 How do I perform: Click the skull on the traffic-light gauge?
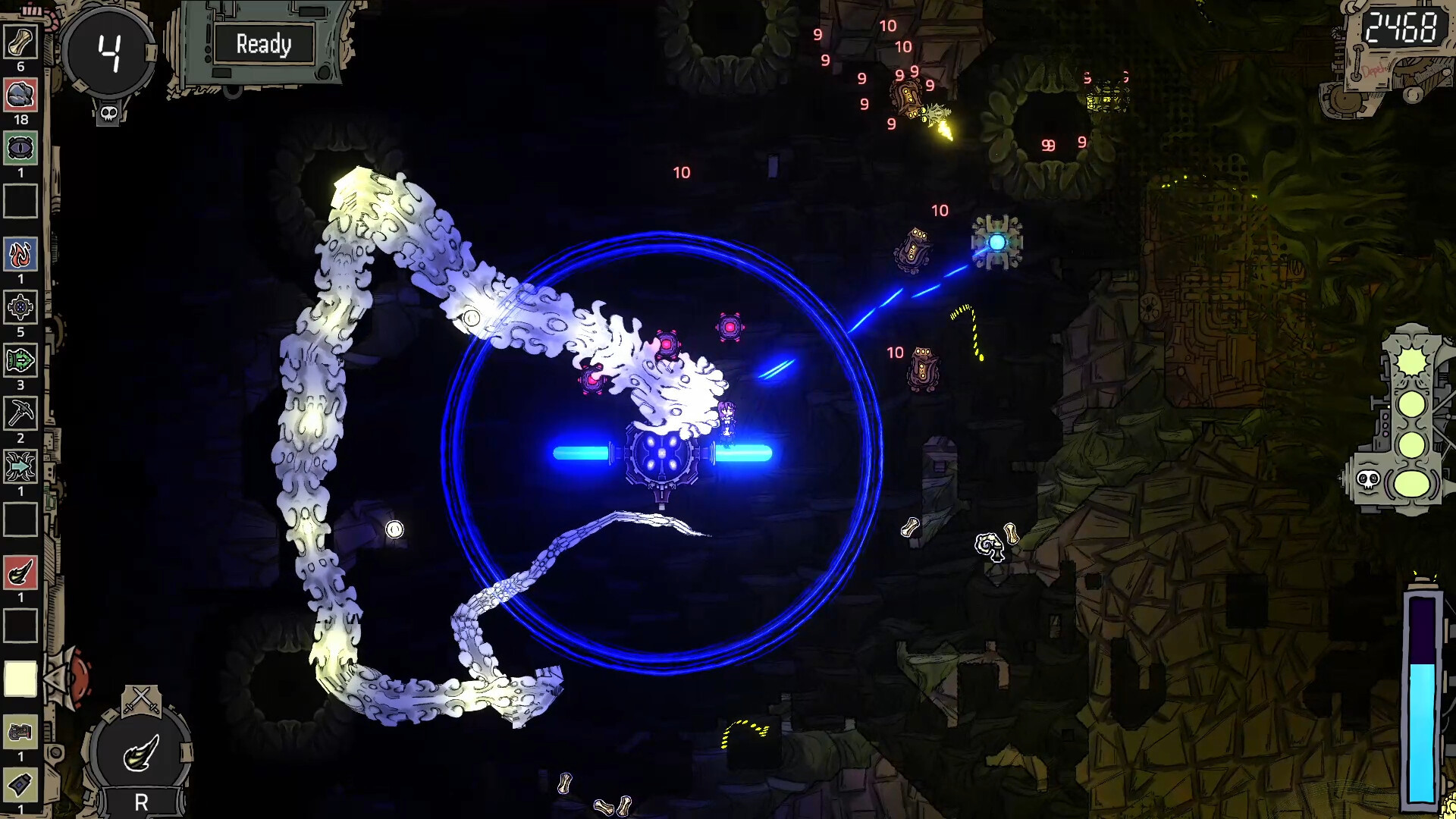(1367, 480)
